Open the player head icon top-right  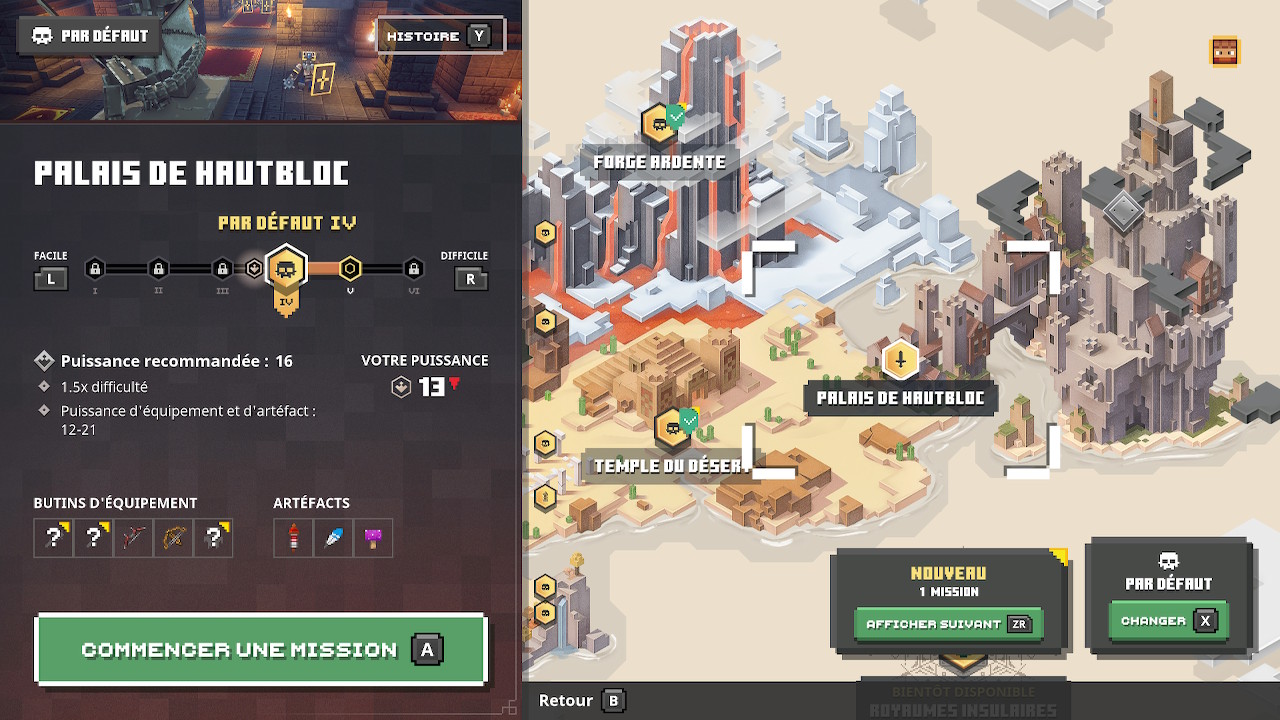(x=1225, y=51)
